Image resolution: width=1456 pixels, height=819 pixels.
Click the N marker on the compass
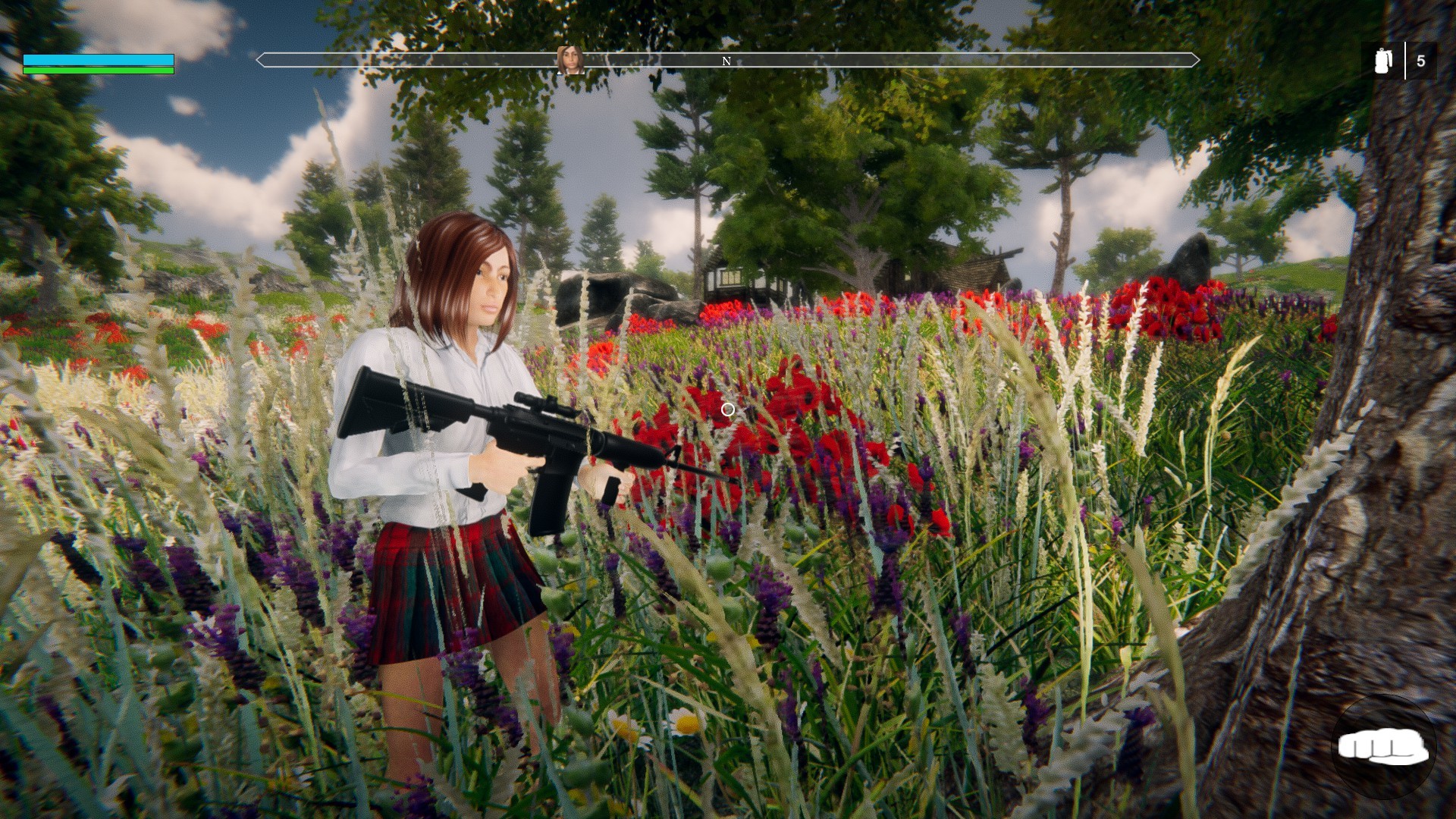click(727, 61)
